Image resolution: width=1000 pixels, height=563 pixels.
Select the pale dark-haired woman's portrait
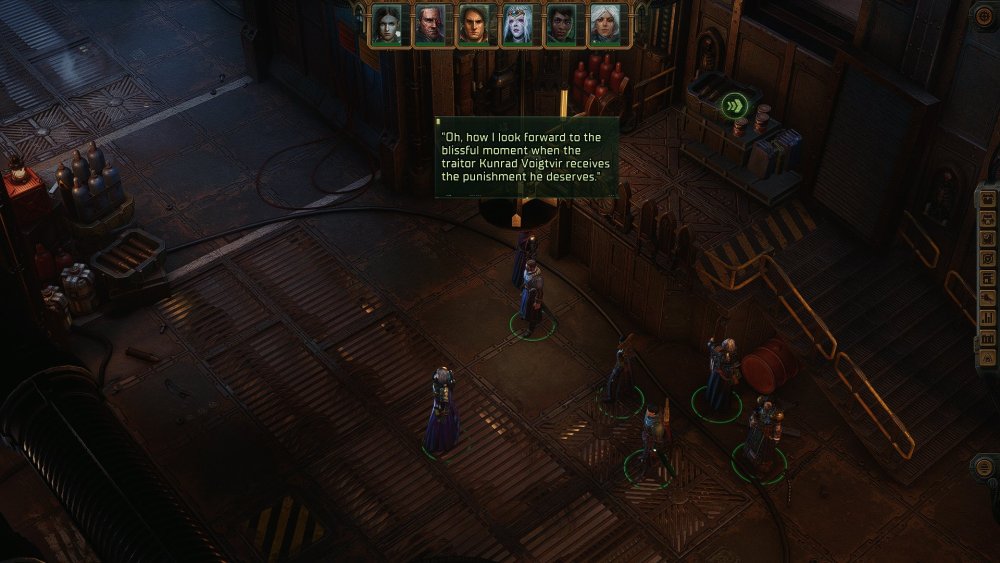point(387,25)
